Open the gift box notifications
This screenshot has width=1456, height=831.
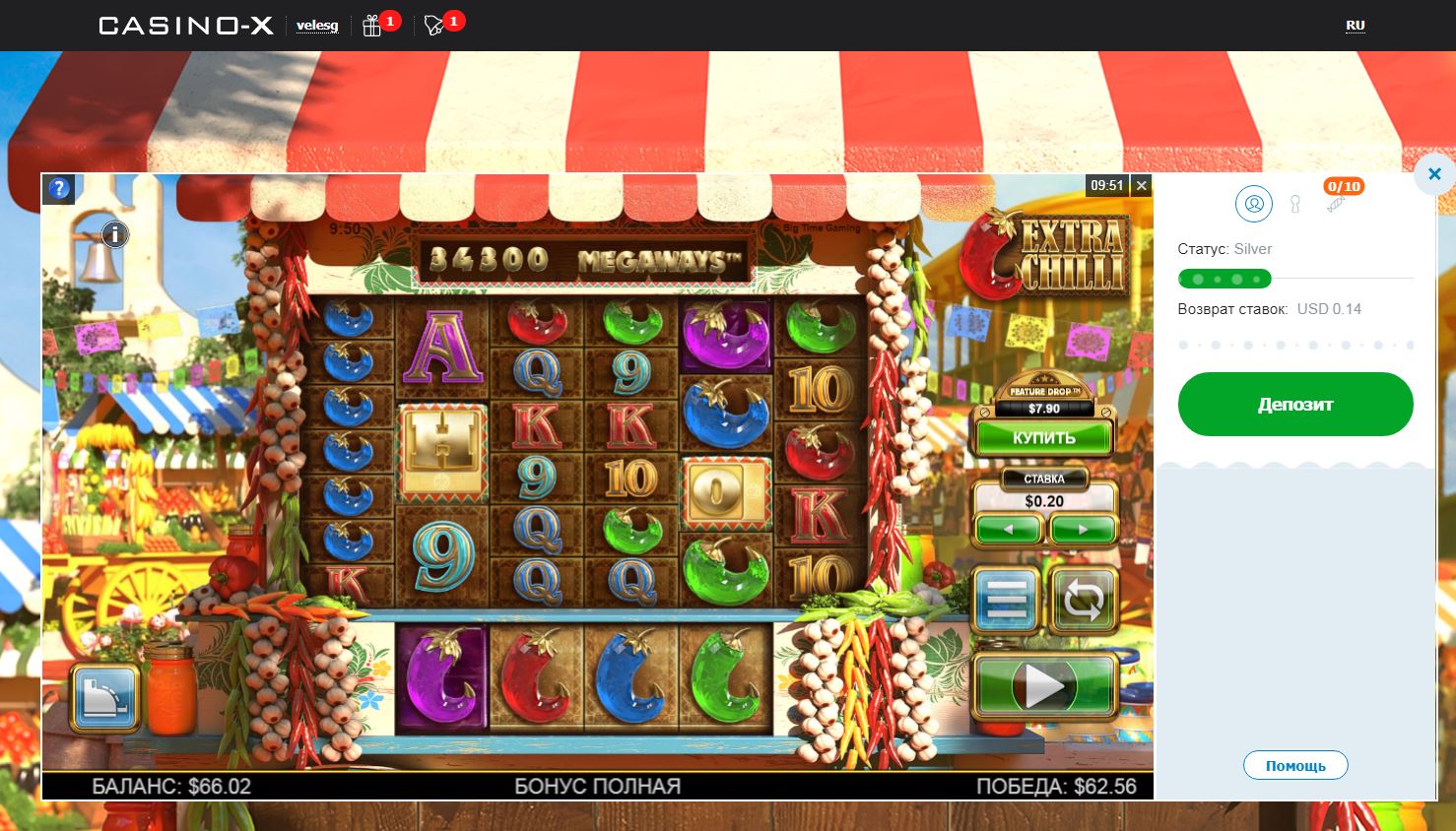pyautogui.click(x=372, y=26)
